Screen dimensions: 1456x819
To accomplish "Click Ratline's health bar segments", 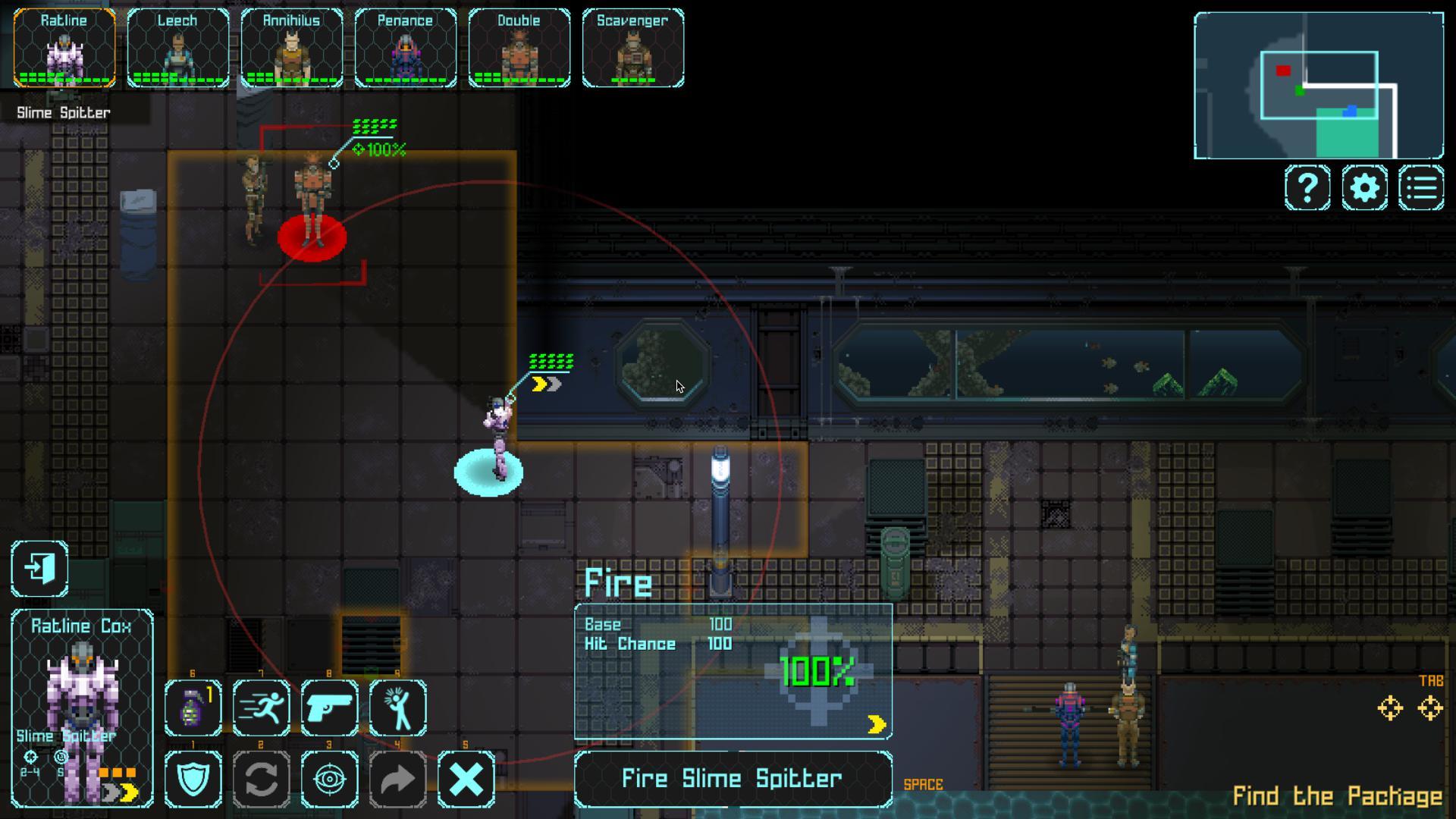I will (64, 77).
